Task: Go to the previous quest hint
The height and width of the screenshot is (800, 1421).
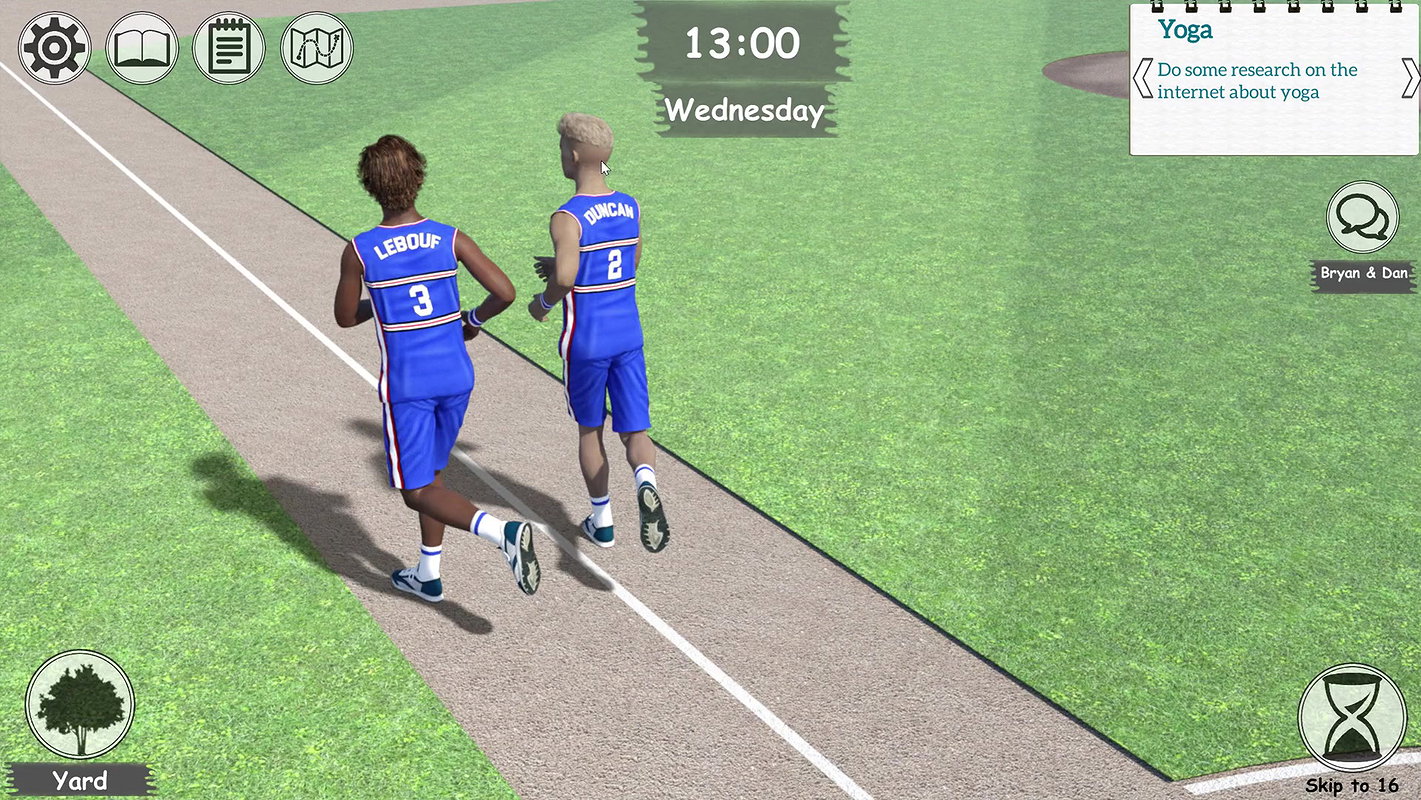Action: click(x=1142, y=79)
